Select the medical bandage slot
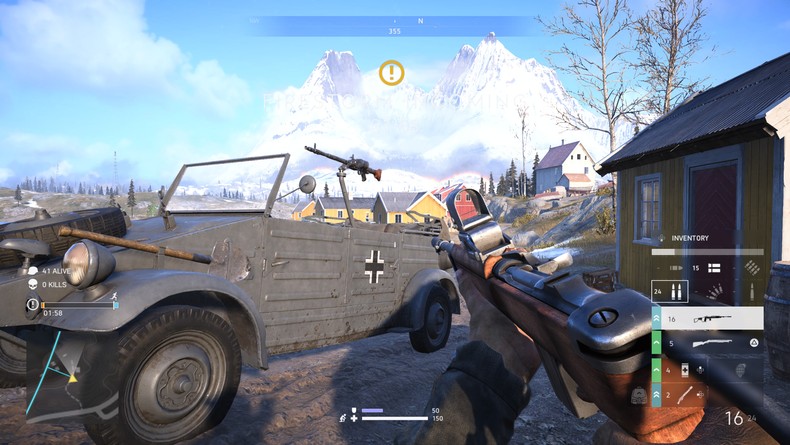This screenshot has width=790, height=445. click(x=686, y=370)
